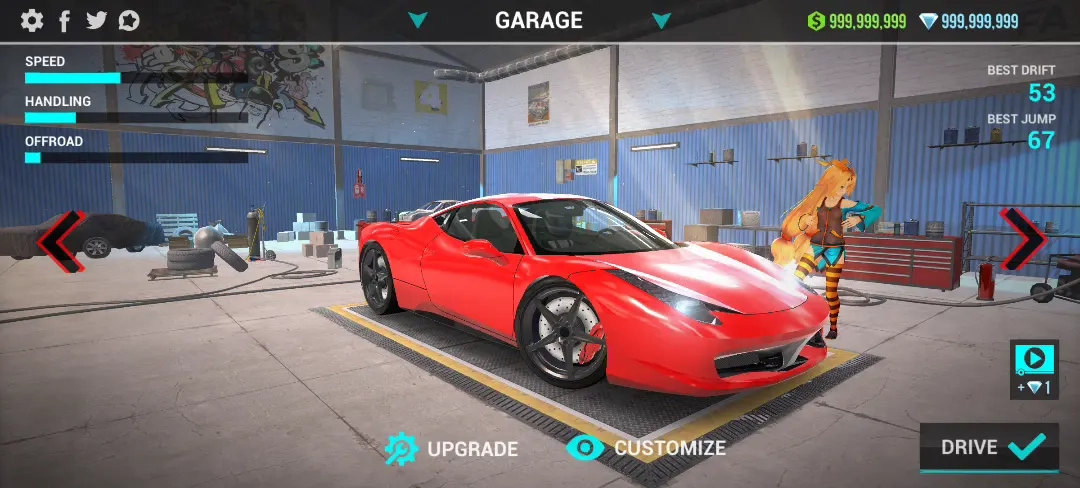Open the Facebook link icon
This screenshot has height=488, width=1080.
65,20
